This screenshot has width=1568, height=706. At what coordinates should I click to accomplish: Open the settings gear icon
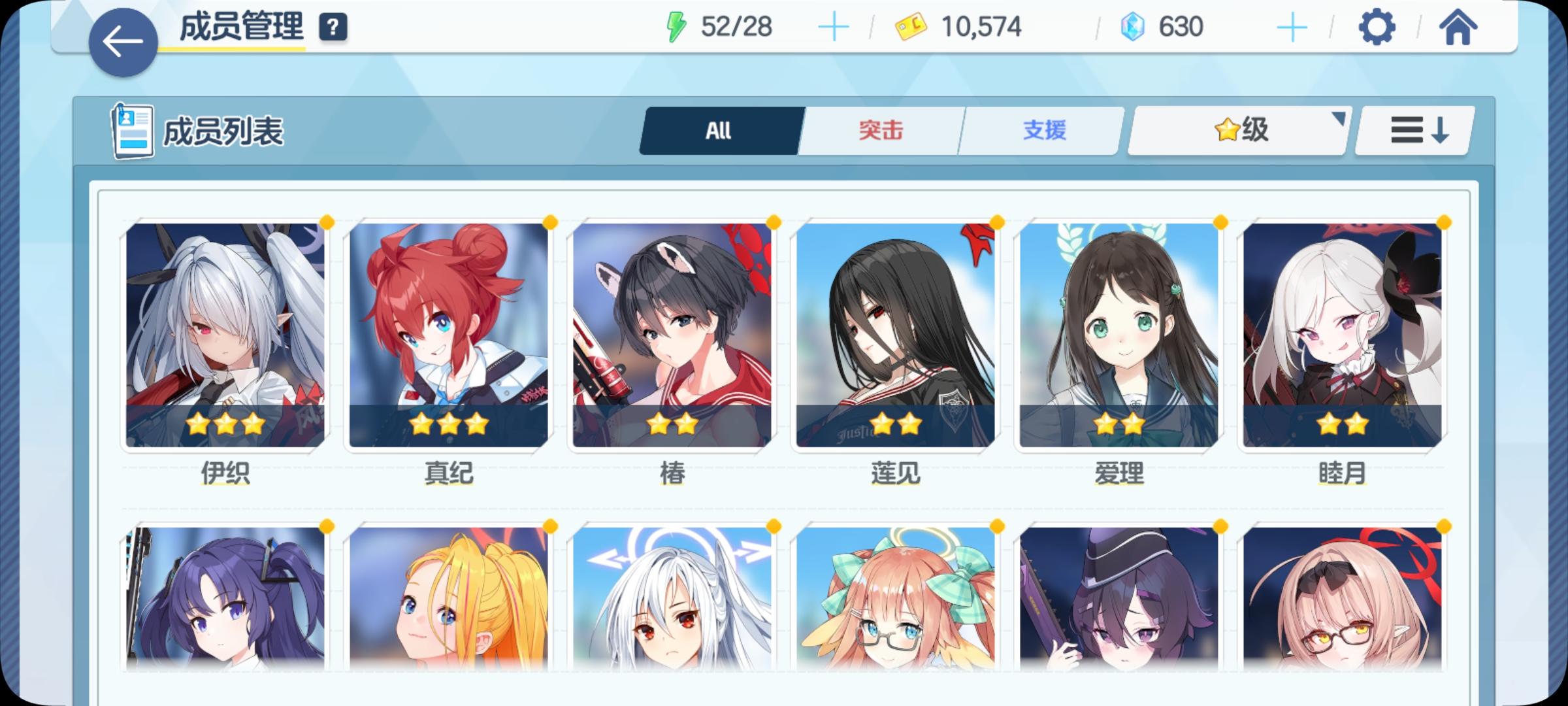point(1379,27)
